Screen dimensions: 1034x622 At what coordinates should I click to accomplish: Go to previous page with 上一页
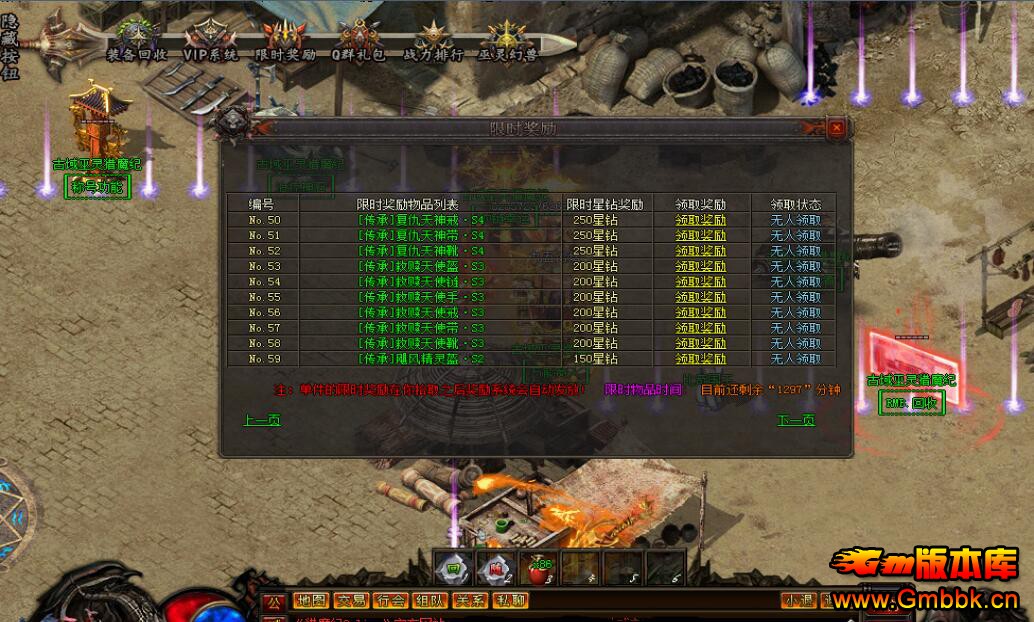tap(262, 420)
